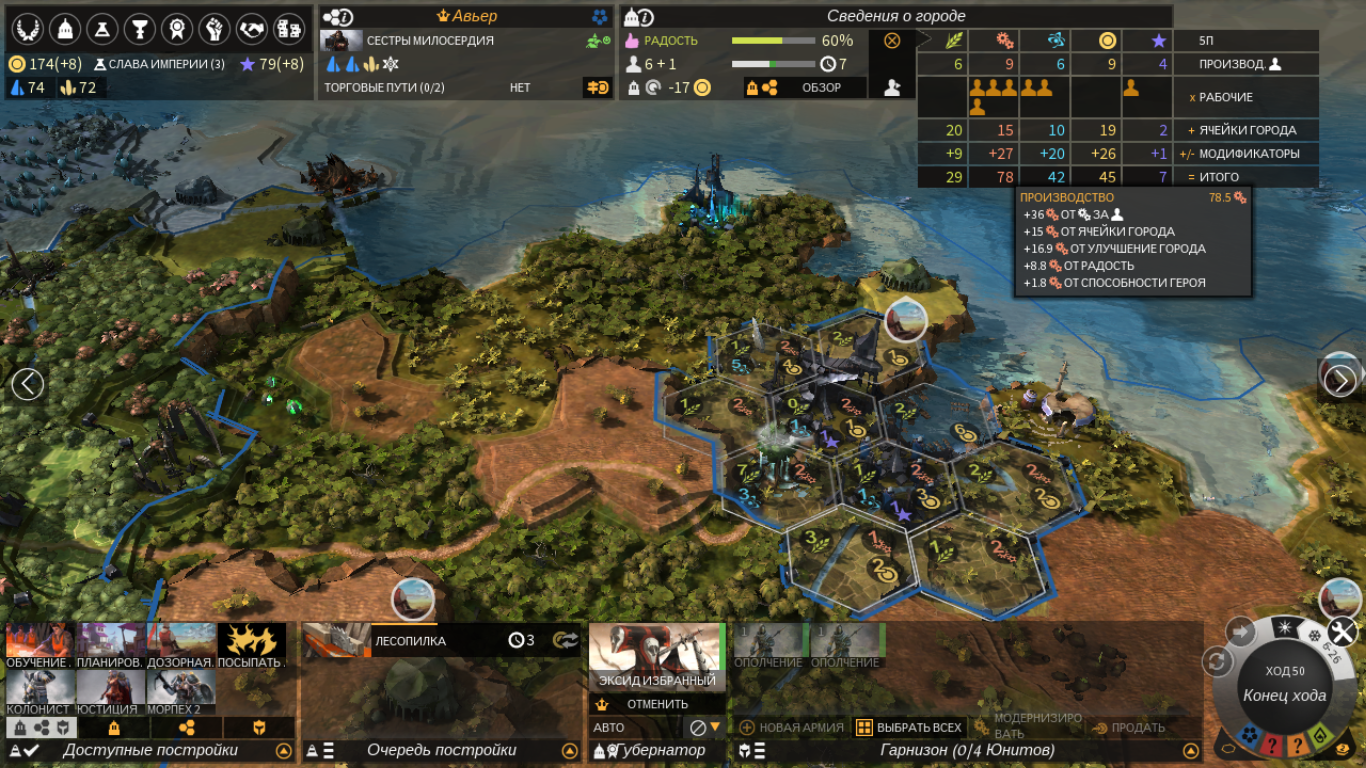
Task: Open the city Обзор view
Action: pyautogui.click(x=820, y=88)
